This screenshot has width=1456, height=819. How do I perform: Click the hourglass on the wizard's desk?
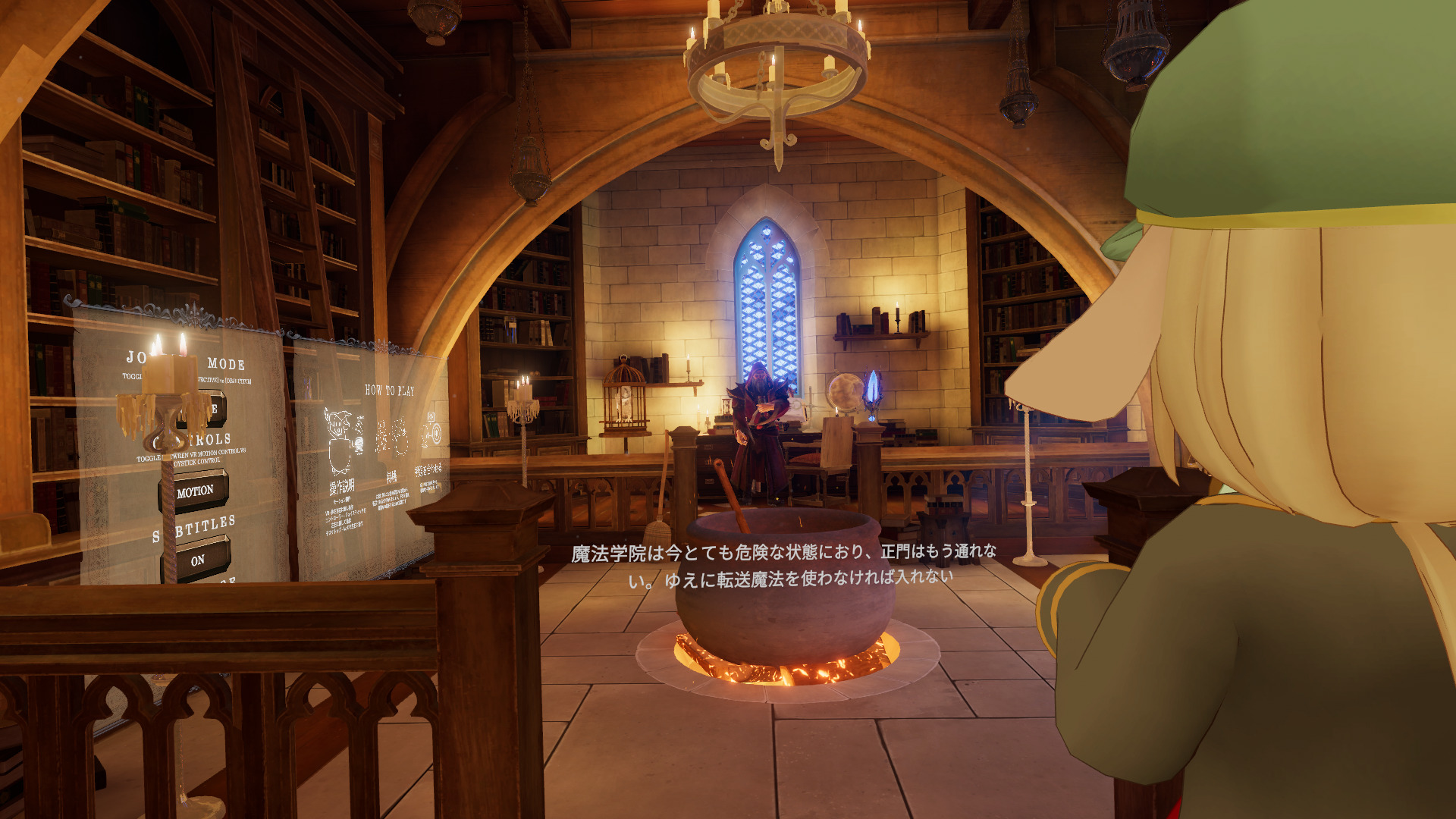click(726, 406)
